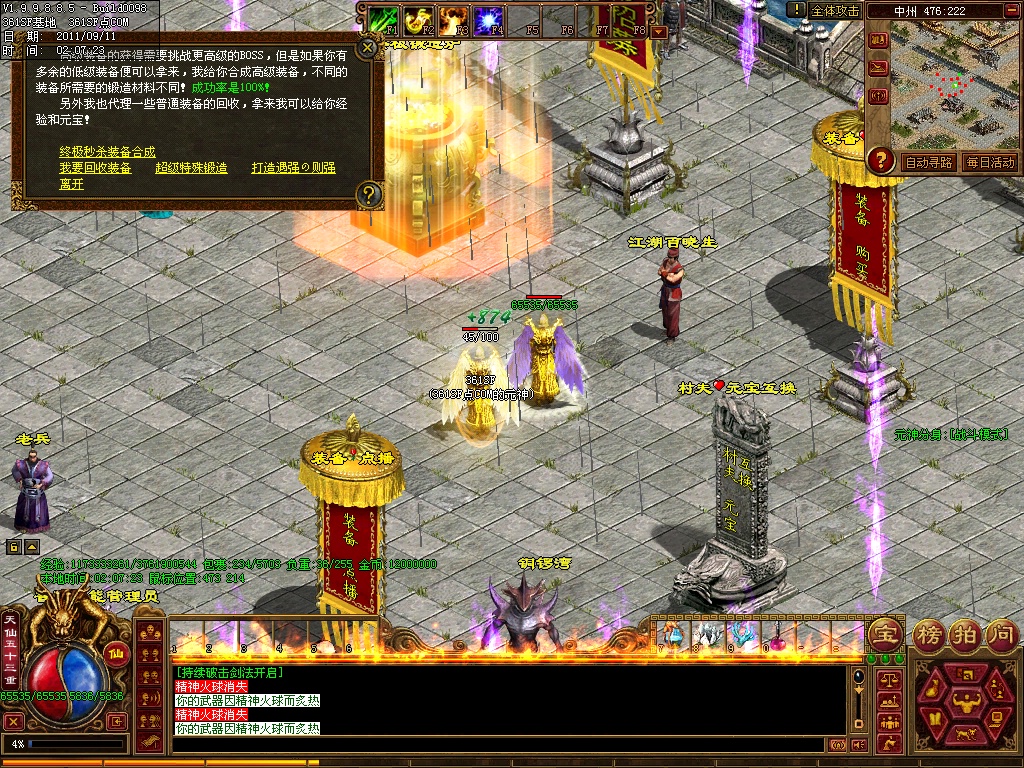Pick the 打造遇强の则强 option
This screenshot has width=1024, height=768.
coord(293,168)
